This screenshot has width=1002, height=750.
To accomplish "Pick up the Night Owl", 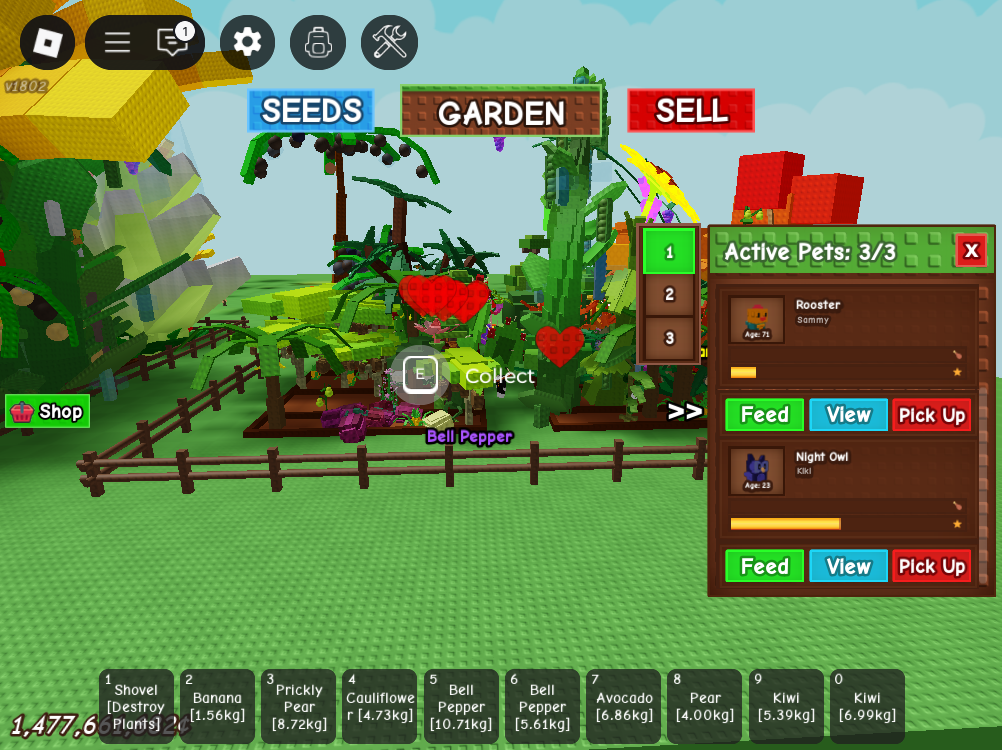I will tap(931, 566).
